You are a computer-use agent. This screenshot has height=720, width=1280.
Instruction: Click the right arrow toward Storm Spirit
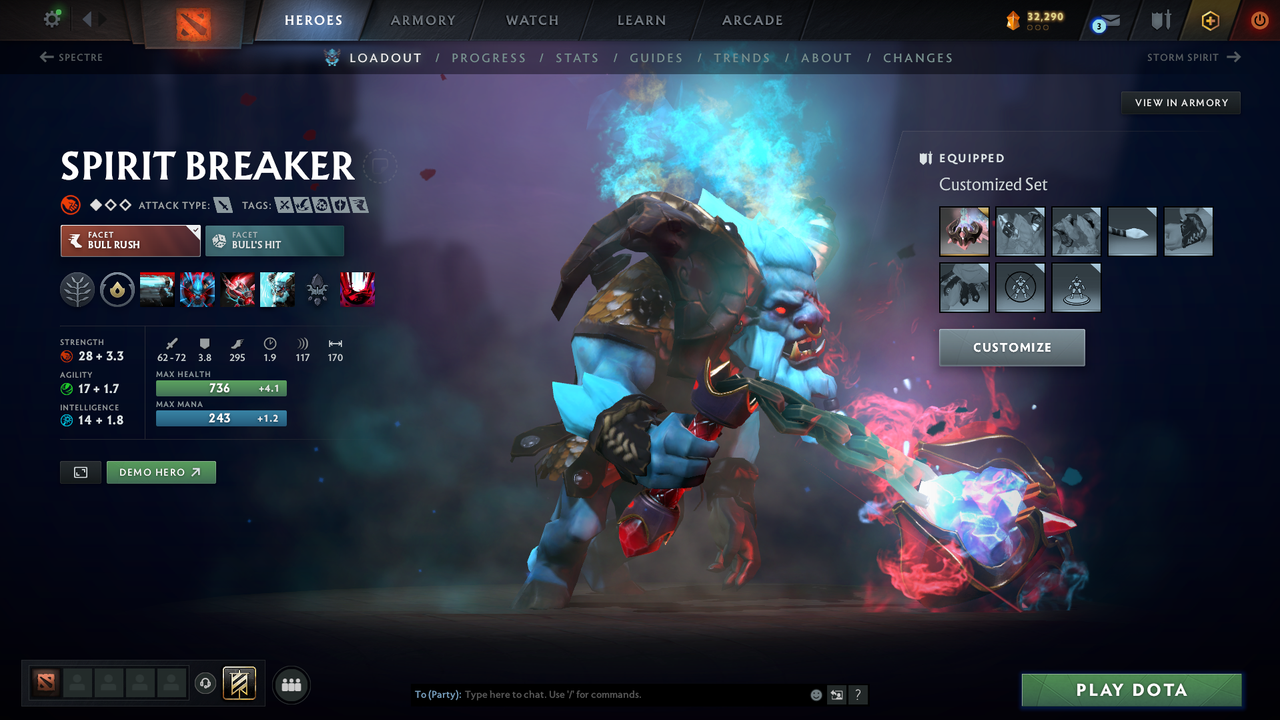coord(1233,57)
